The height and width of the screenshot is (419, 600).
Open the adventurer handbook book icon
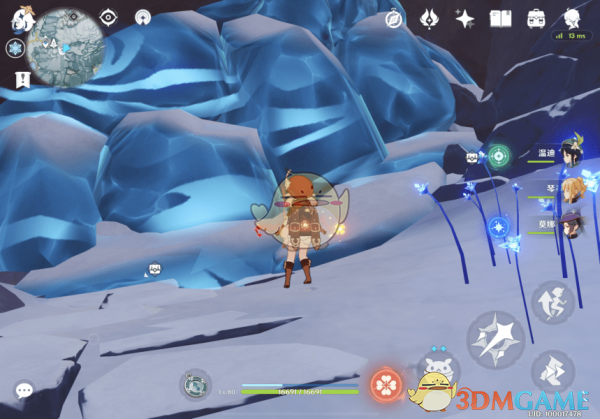click(x=500, y=18)
